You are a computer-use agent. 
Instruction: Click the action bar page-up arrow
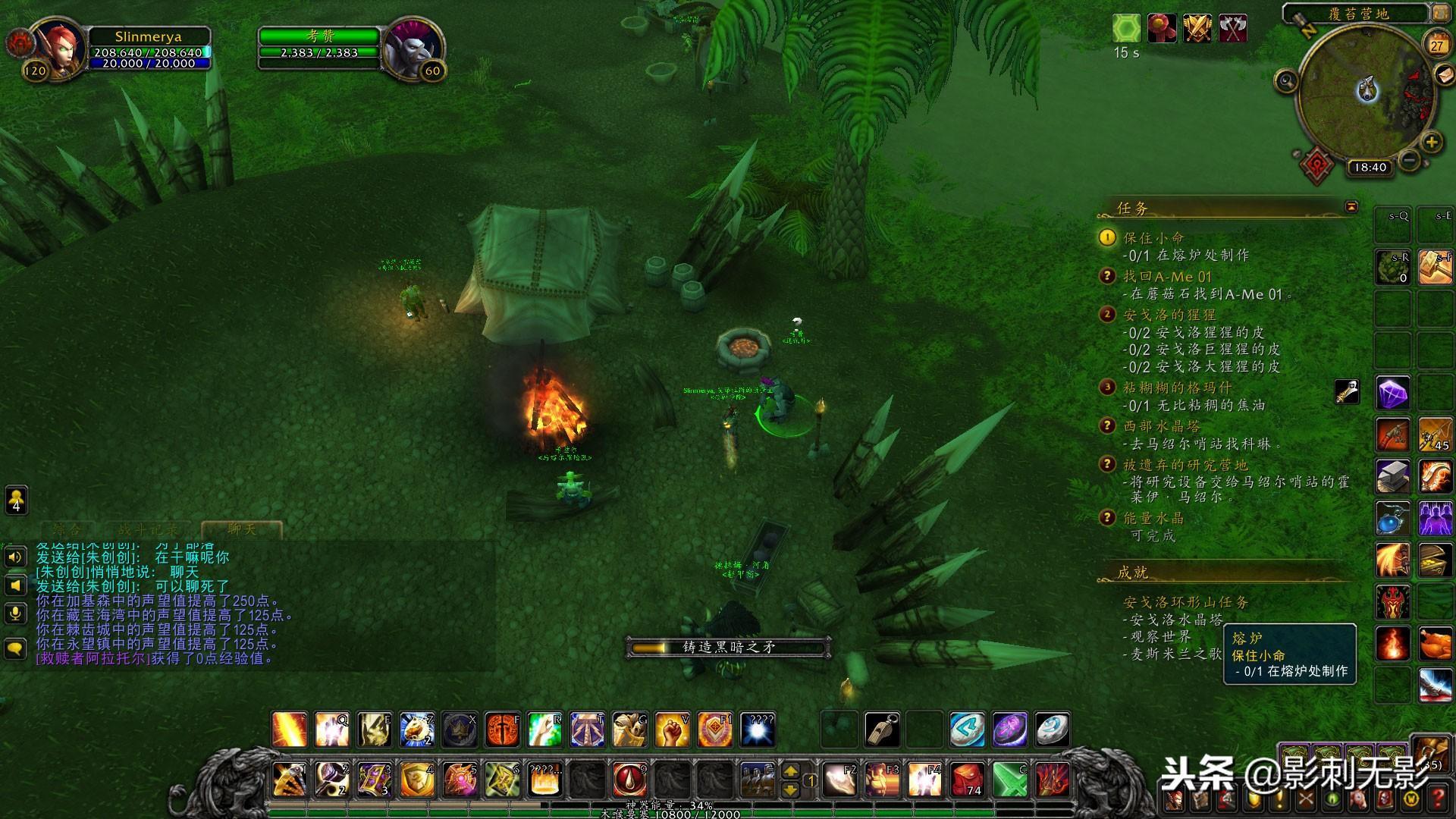(x=790, y=771)
